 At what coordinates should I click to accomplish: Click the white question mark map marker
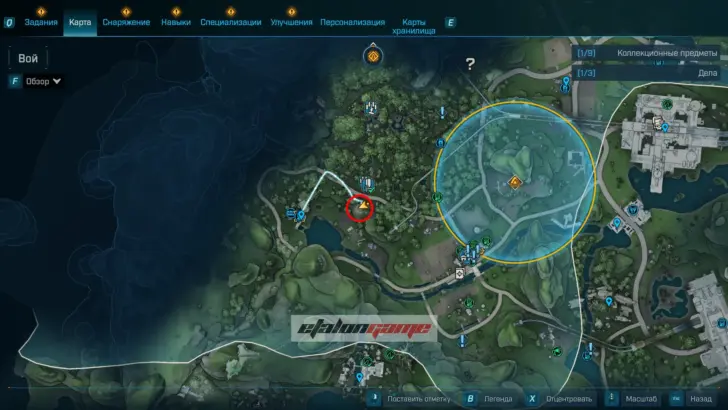coord(470,65)
